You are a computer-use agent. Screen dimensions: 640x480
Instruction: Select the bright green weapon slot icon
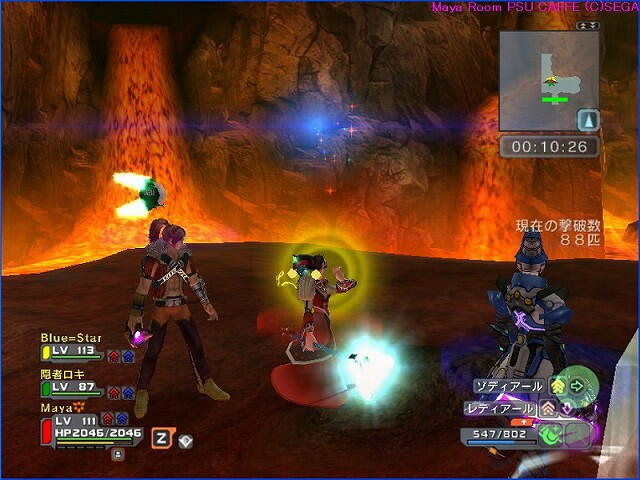point(551,435)
